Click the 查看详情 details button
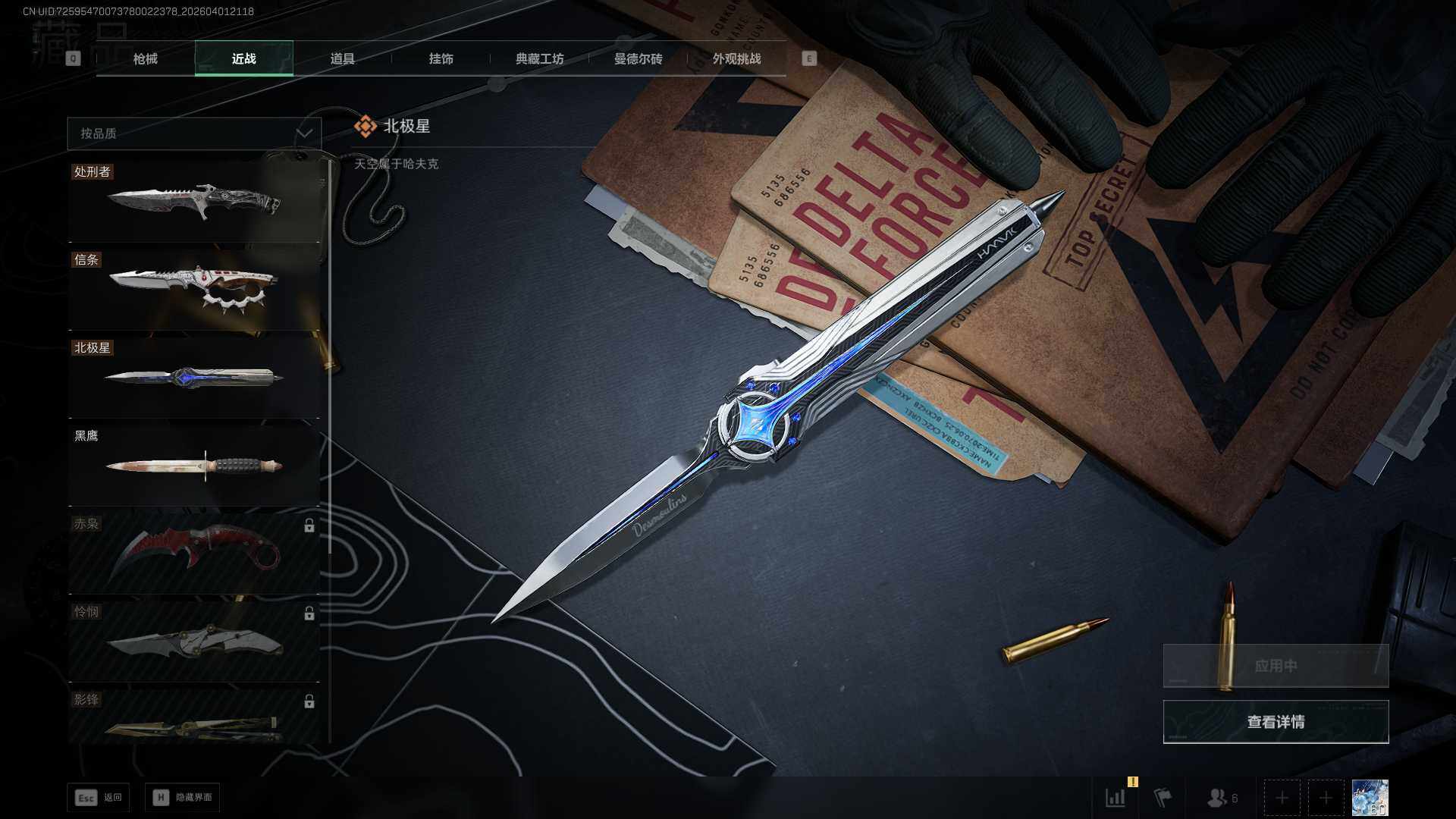This screenshot has height=819, width=1456. pyautogui.click(x=1276, y=722)
